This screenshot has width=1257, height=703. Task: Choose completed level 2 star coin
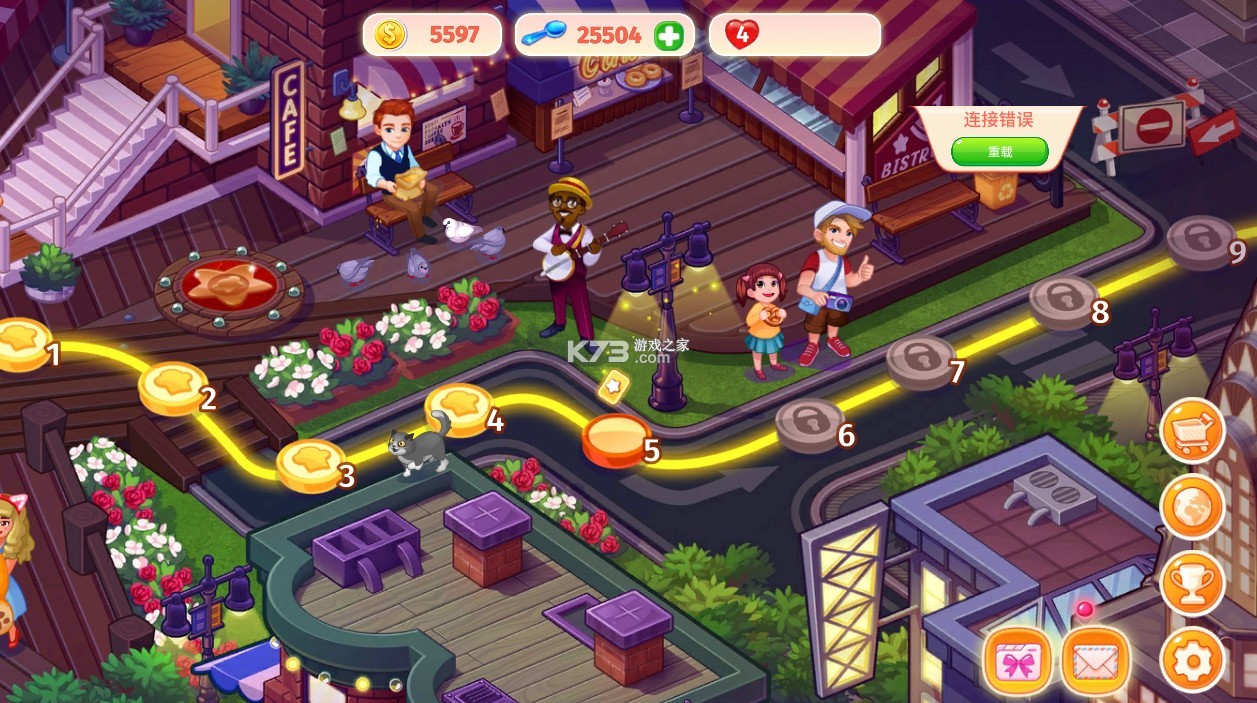(172, 387)
